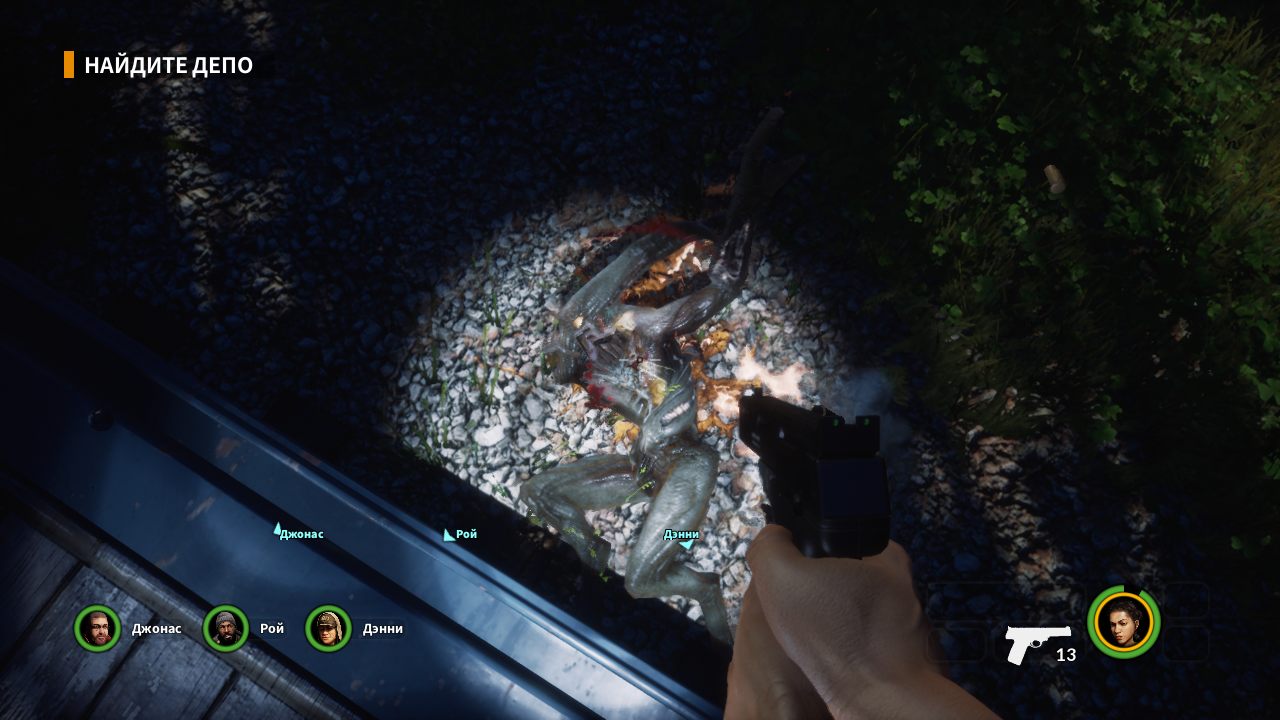This screenshot has width=1280, height=720.
Task: Expand the squad roster panel bottom left
Action: (240, 629)
